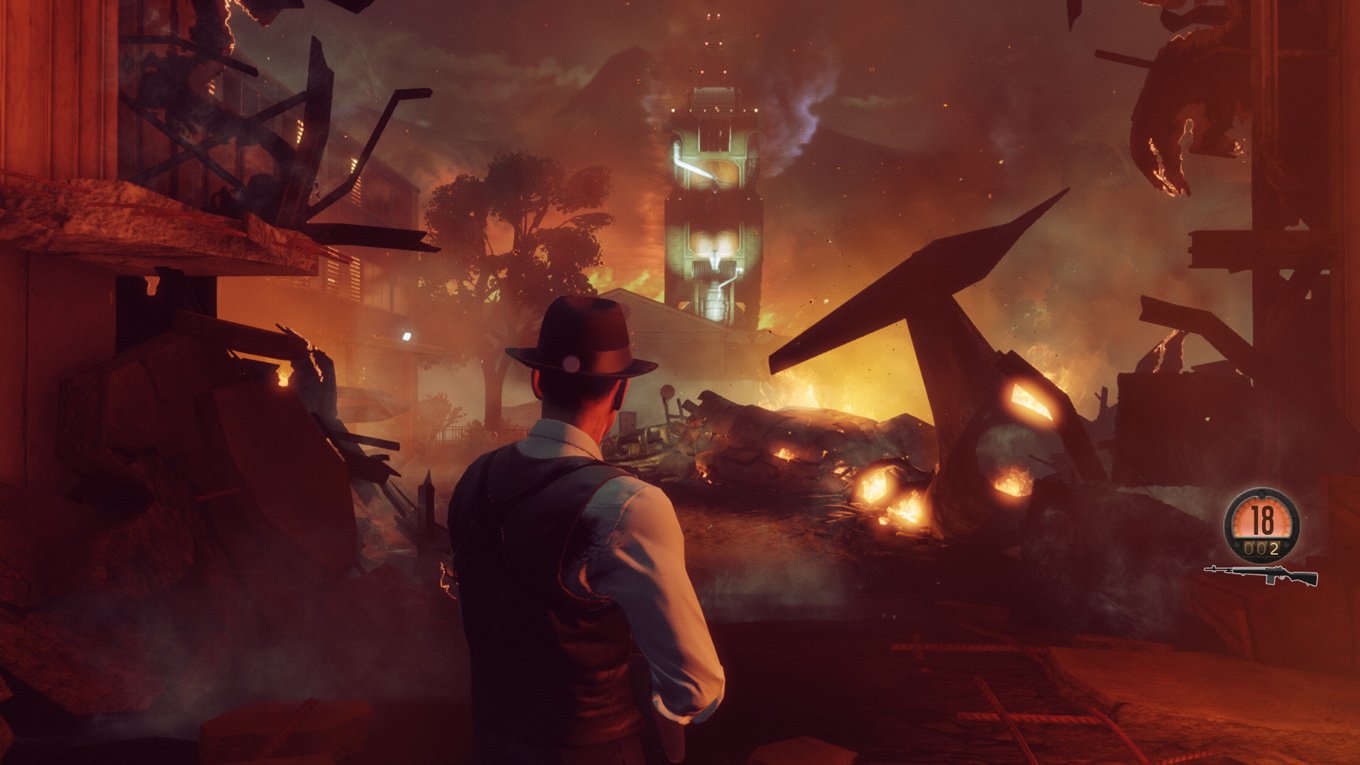Click the rifle stock in the weapon icon
The image size is (1360, 765).
click(1308, 579)
